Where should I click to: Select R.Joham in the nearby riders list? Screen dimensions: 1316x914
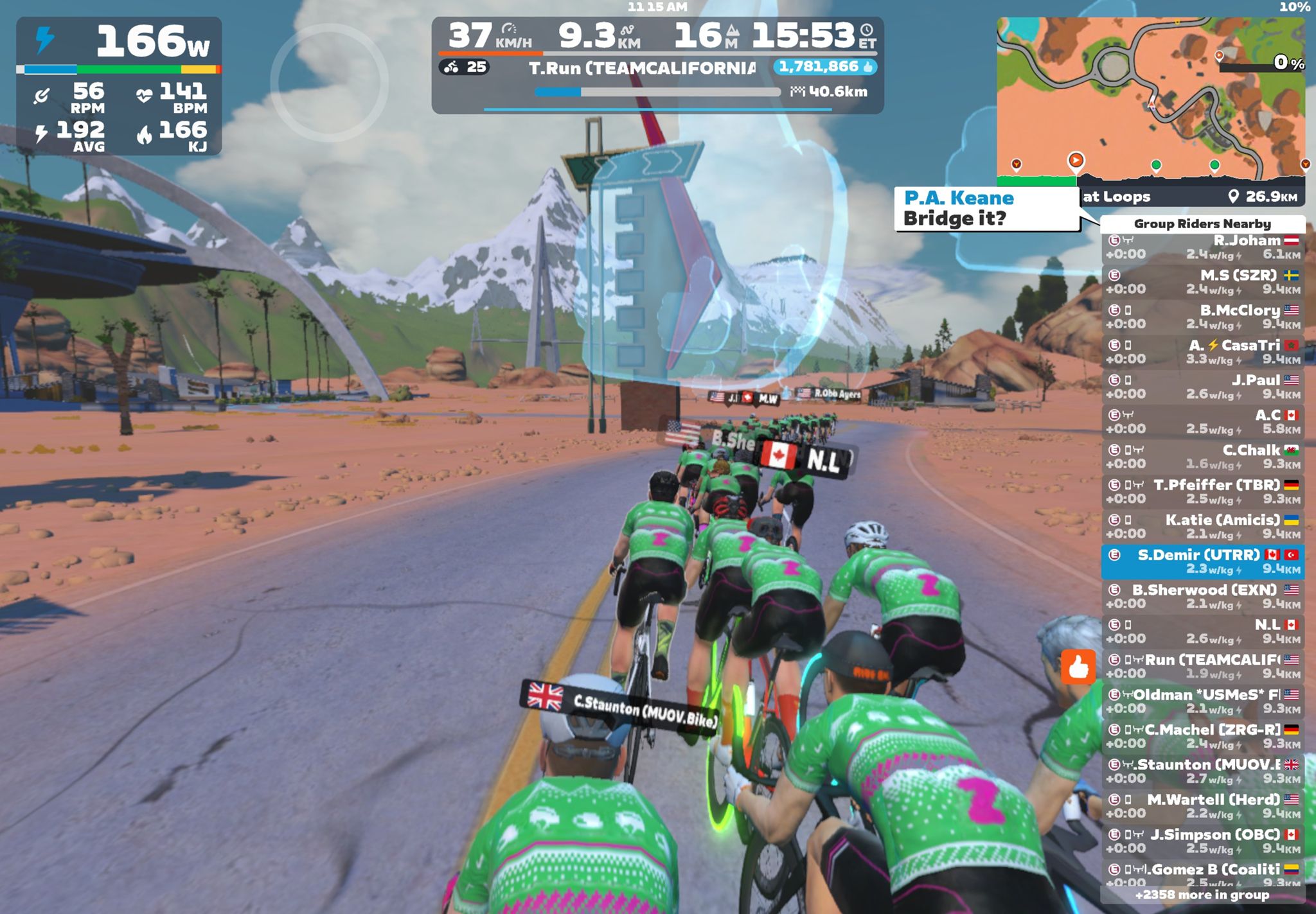tap(1202, 247)
